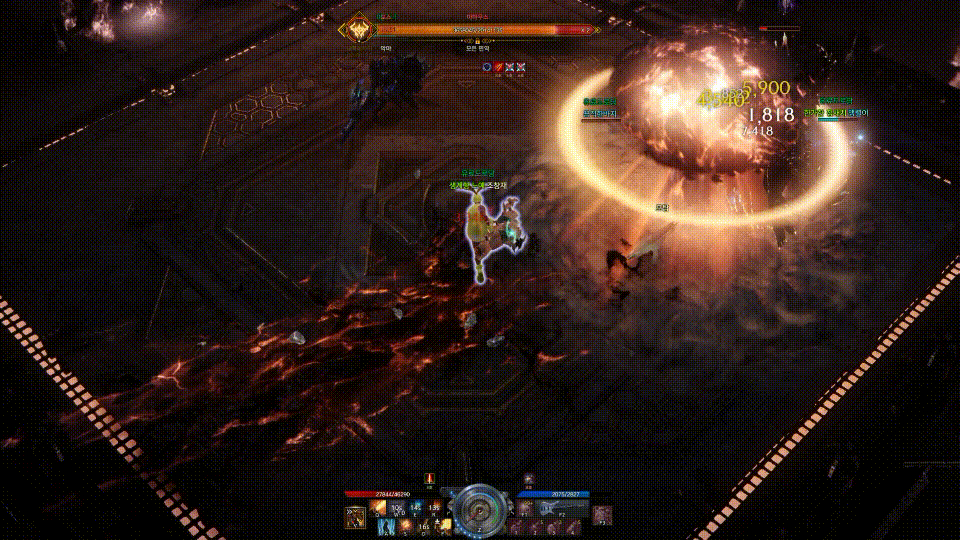Inspect the red slash debuff under boss bar
This screenshot has height=540, width=960.
pos(497,67)
